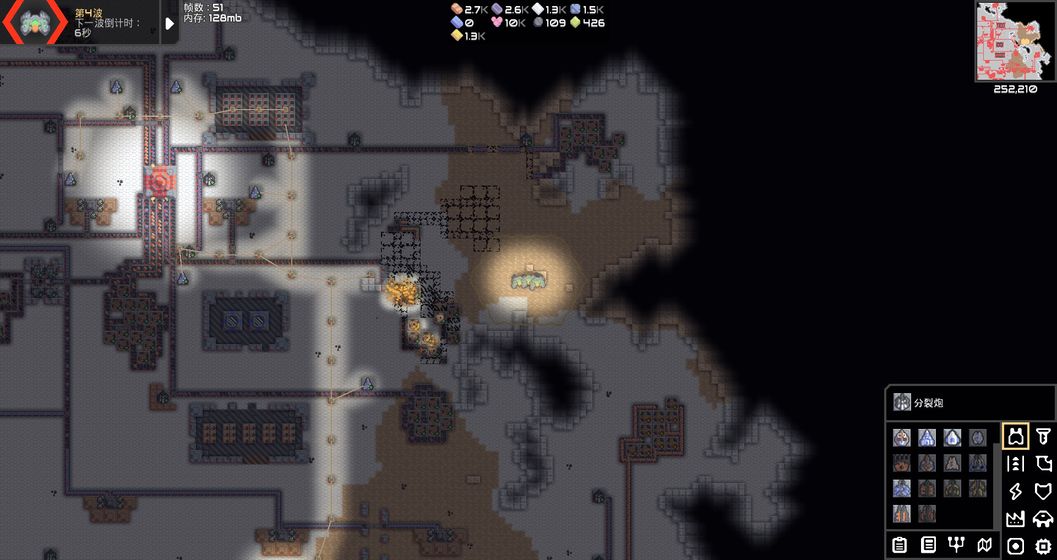Switch to the shield defense category
Viewport: 1057px width, 560px height.
pyautogui.click(x=1043, y=491)
